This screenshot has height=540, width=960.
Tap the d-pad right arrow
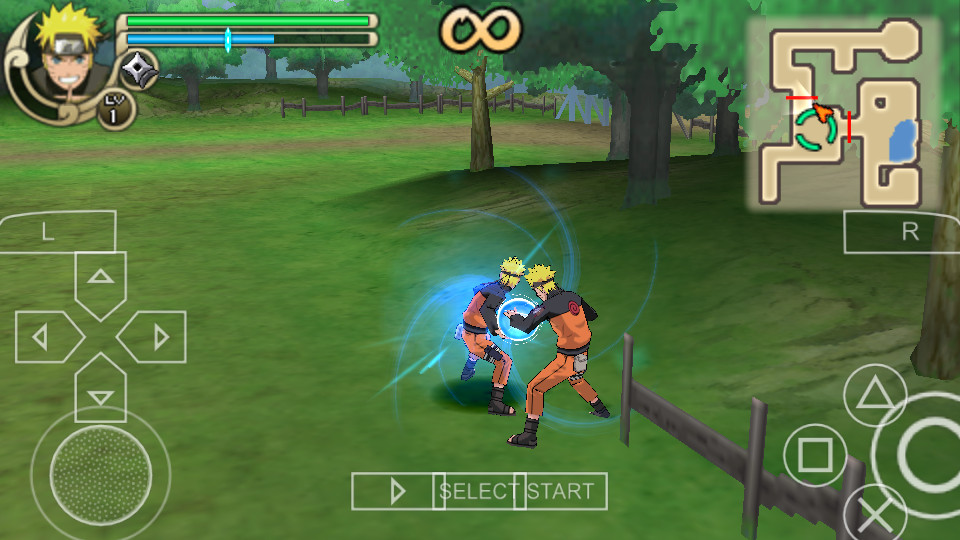point(155,337)
